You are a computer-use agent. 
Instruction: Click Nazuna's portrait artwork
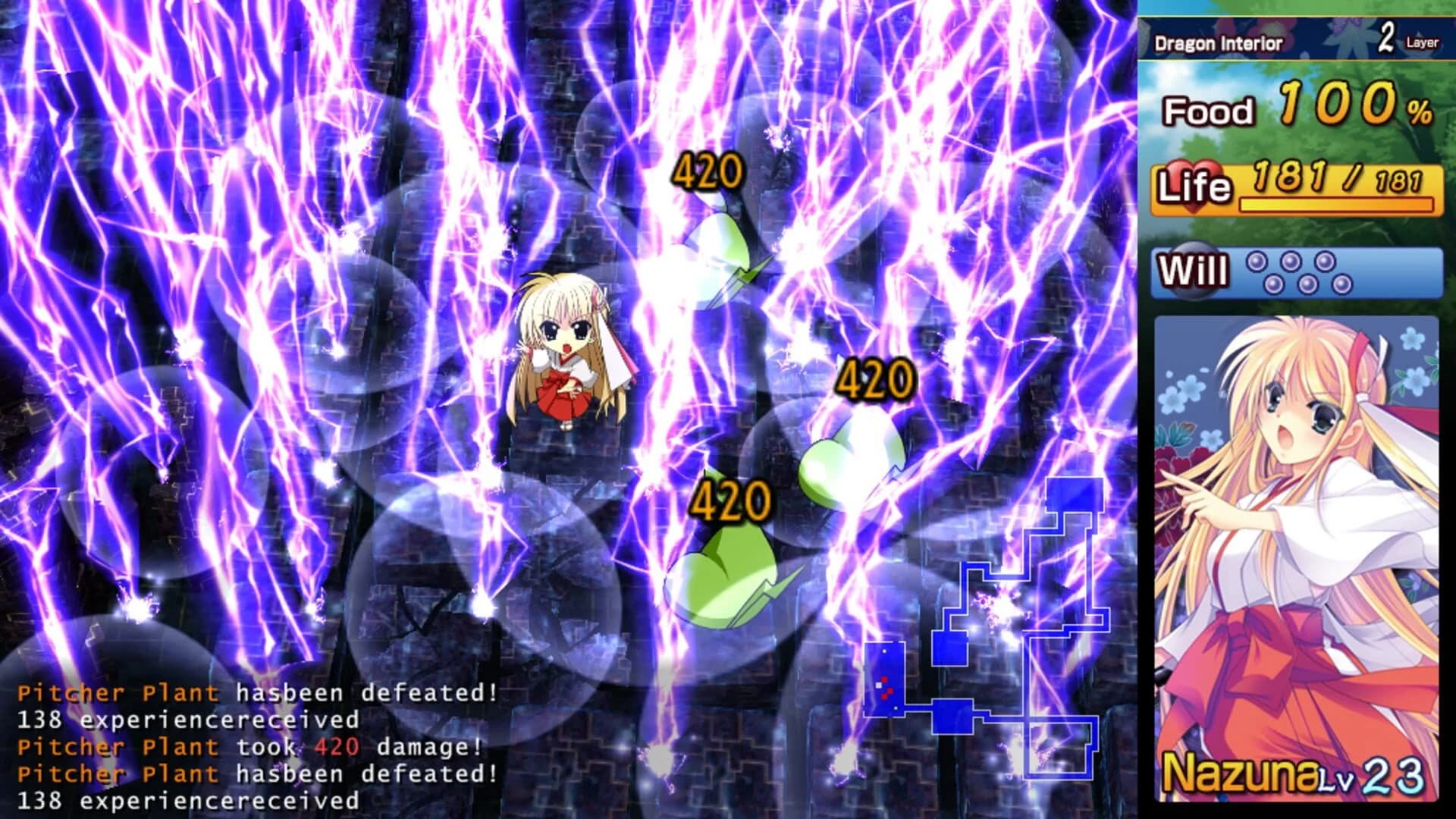tap(1297, 531)
